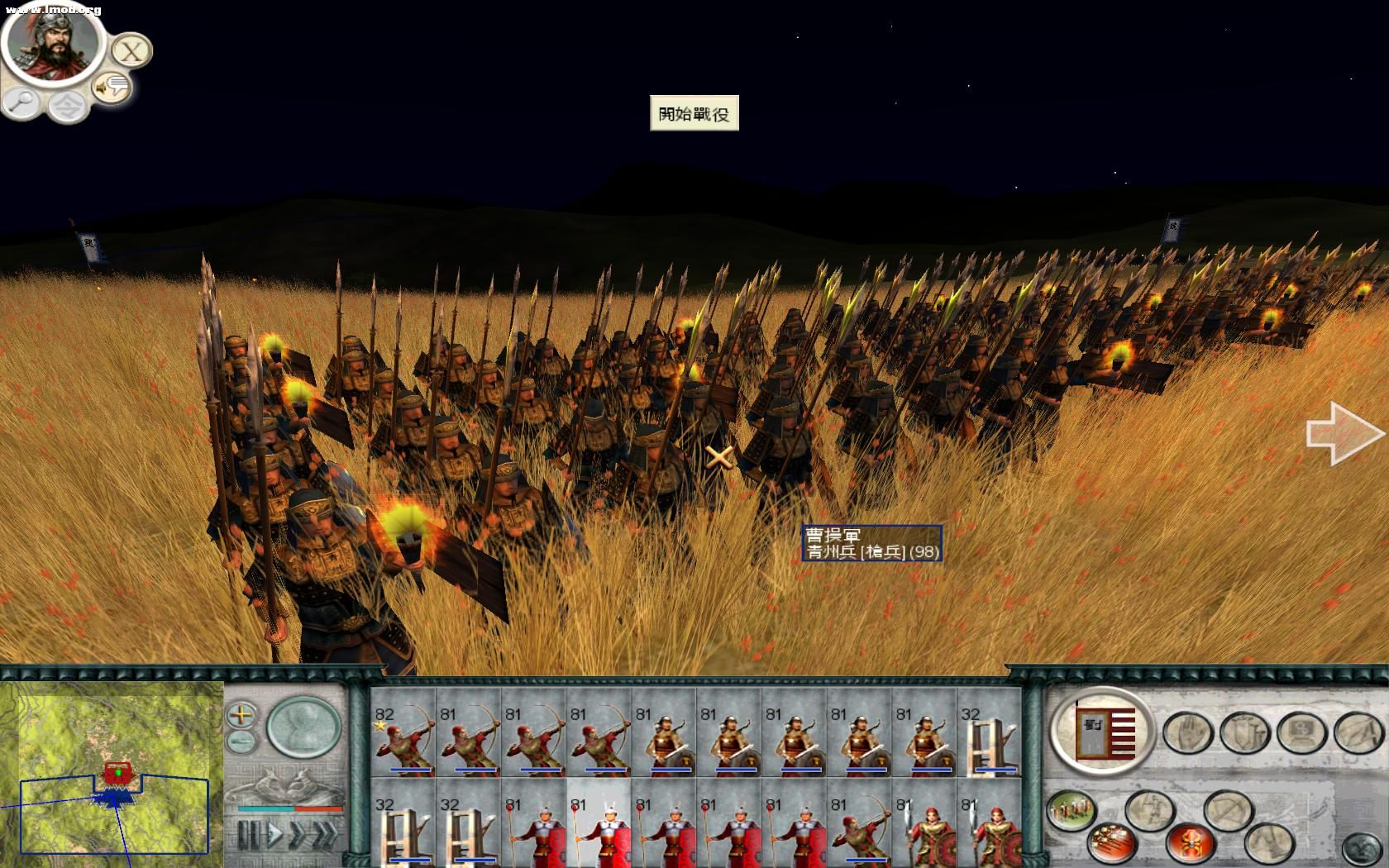Zoom in the minimap with the plus button
Viewport: 1389px width, 868px height.
241,714
